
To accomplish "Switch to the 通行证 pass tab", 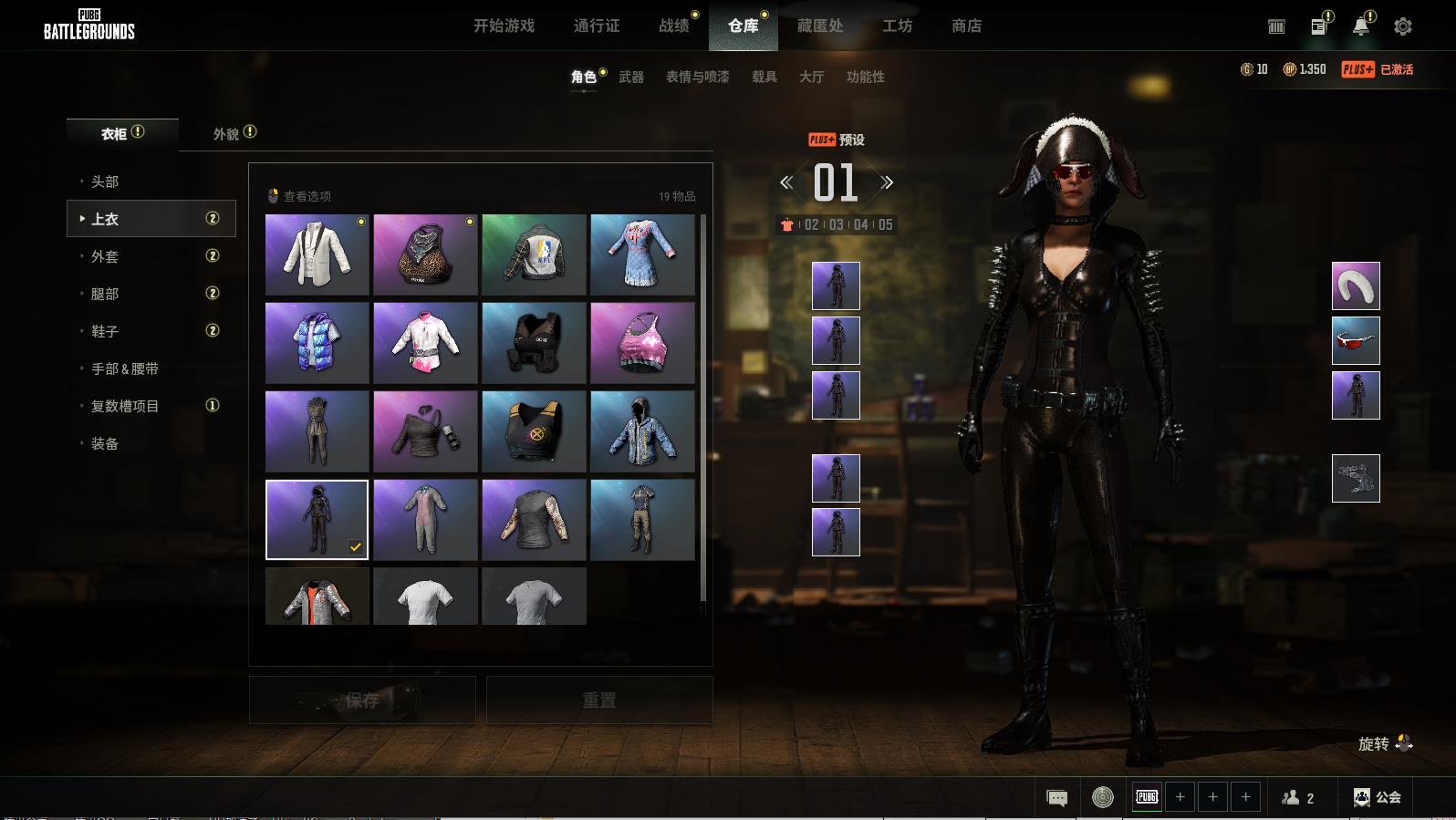I will click(x=597, y=26).
